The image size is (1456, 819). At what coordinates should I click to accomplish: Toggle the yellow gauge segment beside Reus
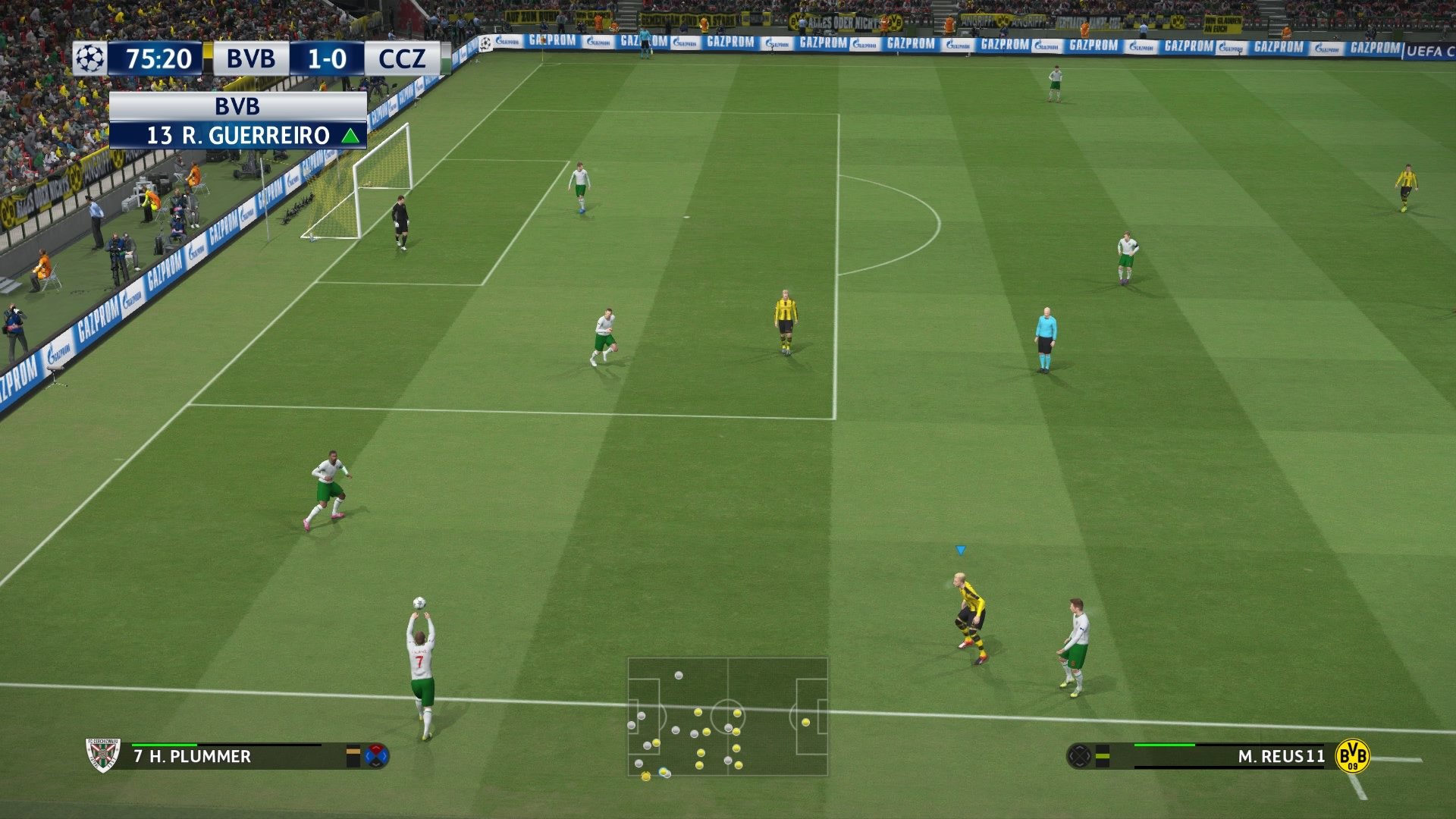pos(1102,756)
